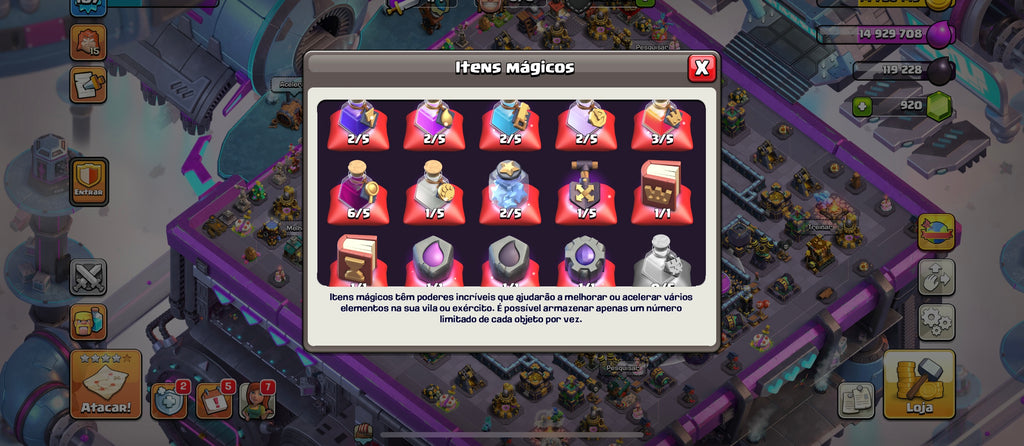Open the settings gears button

point(936,322)
